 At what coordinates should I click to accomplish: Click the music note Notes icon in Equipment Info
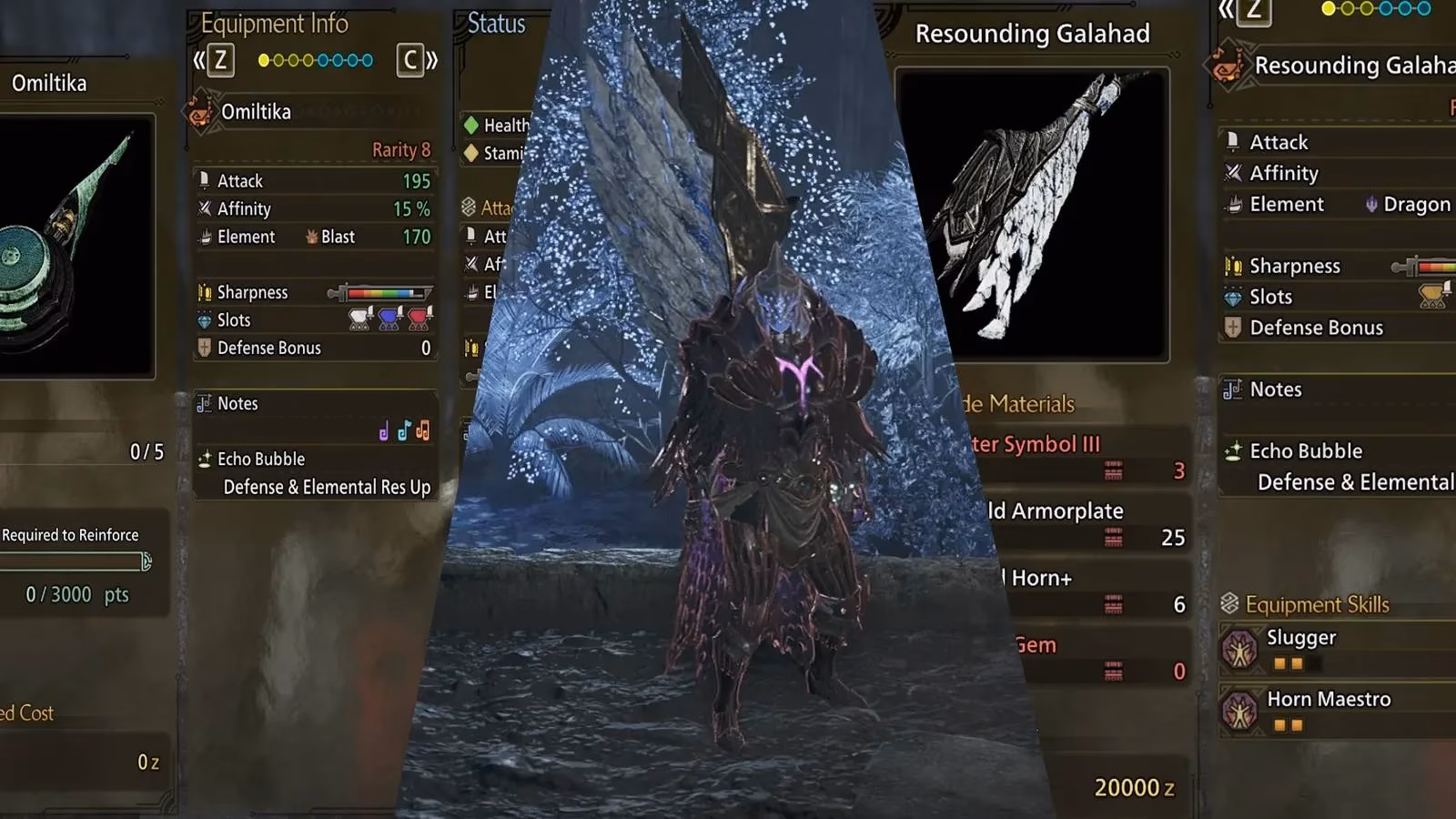(x=204, y=403)
